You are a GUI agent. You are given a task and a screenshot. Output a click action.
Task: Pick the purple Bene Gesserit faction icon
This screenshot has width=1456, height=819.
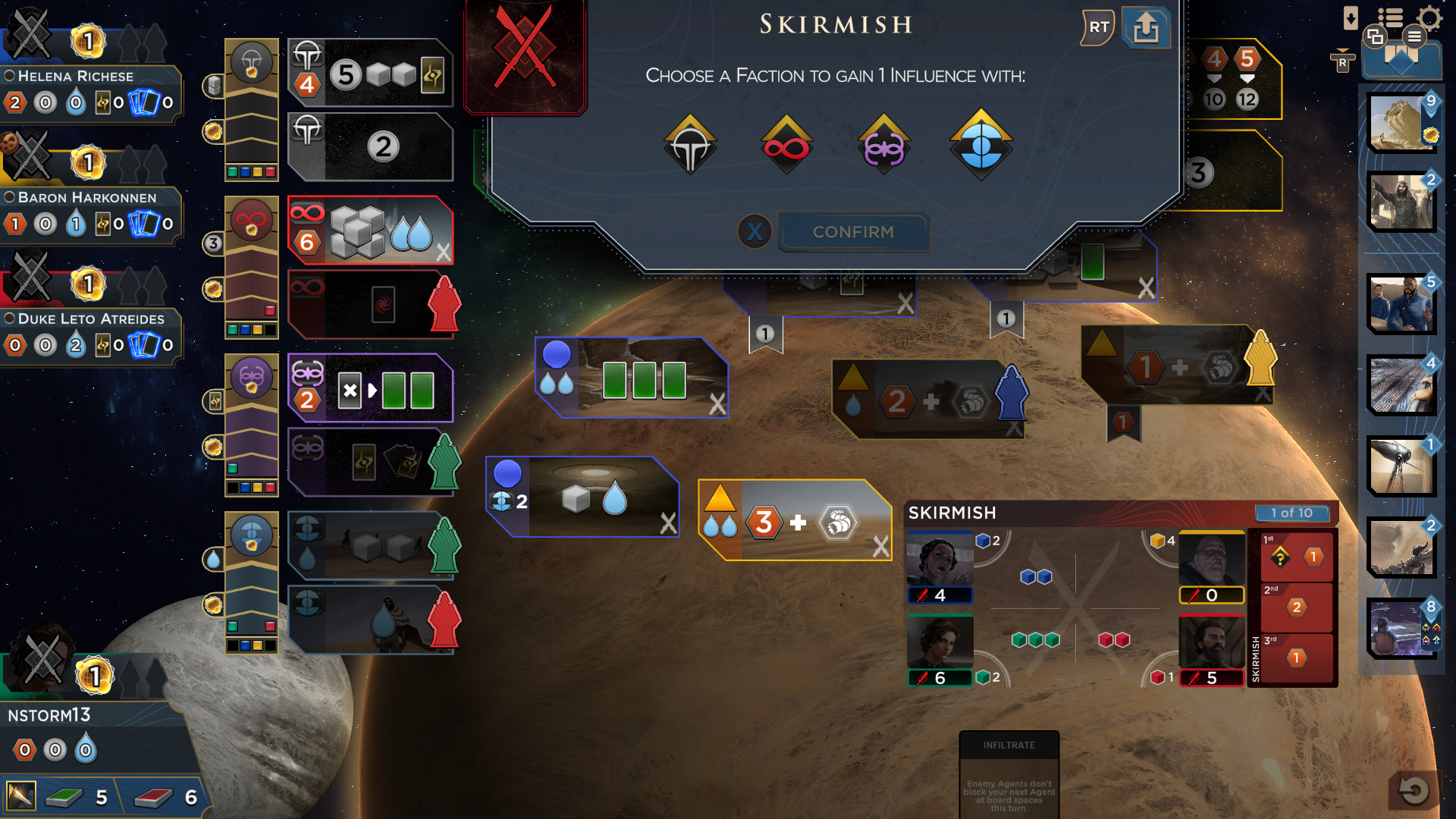point(883,146)
